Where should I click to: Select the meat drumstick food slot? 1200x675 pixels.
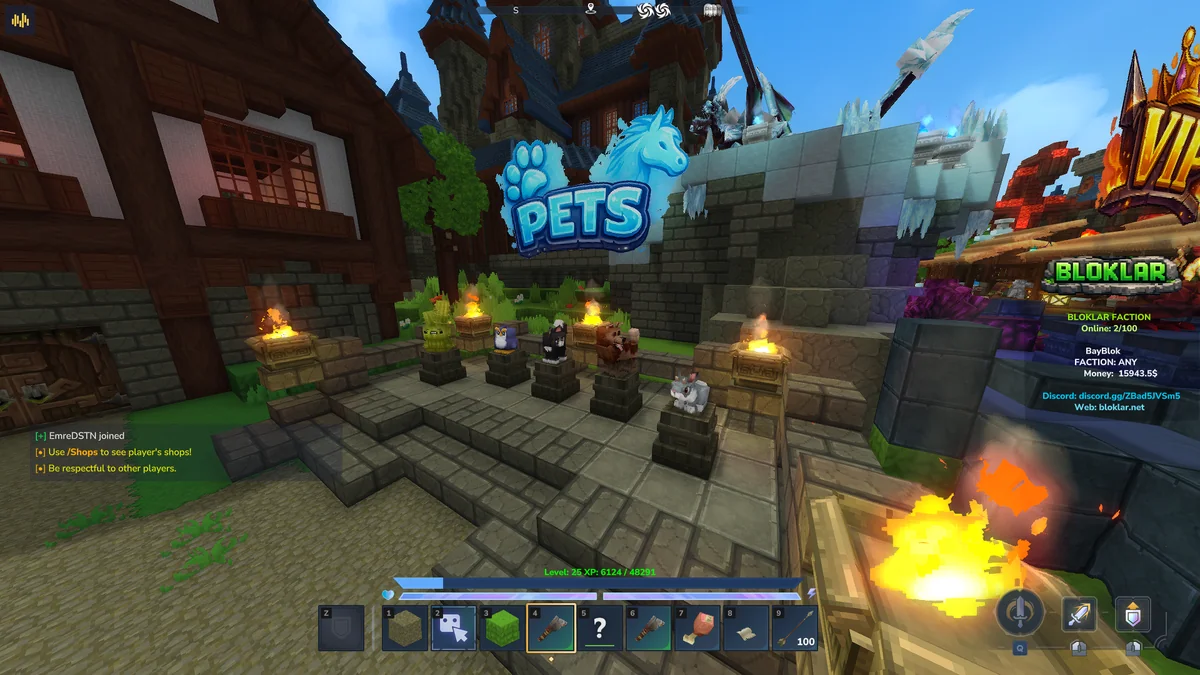(x=697, y=628)
